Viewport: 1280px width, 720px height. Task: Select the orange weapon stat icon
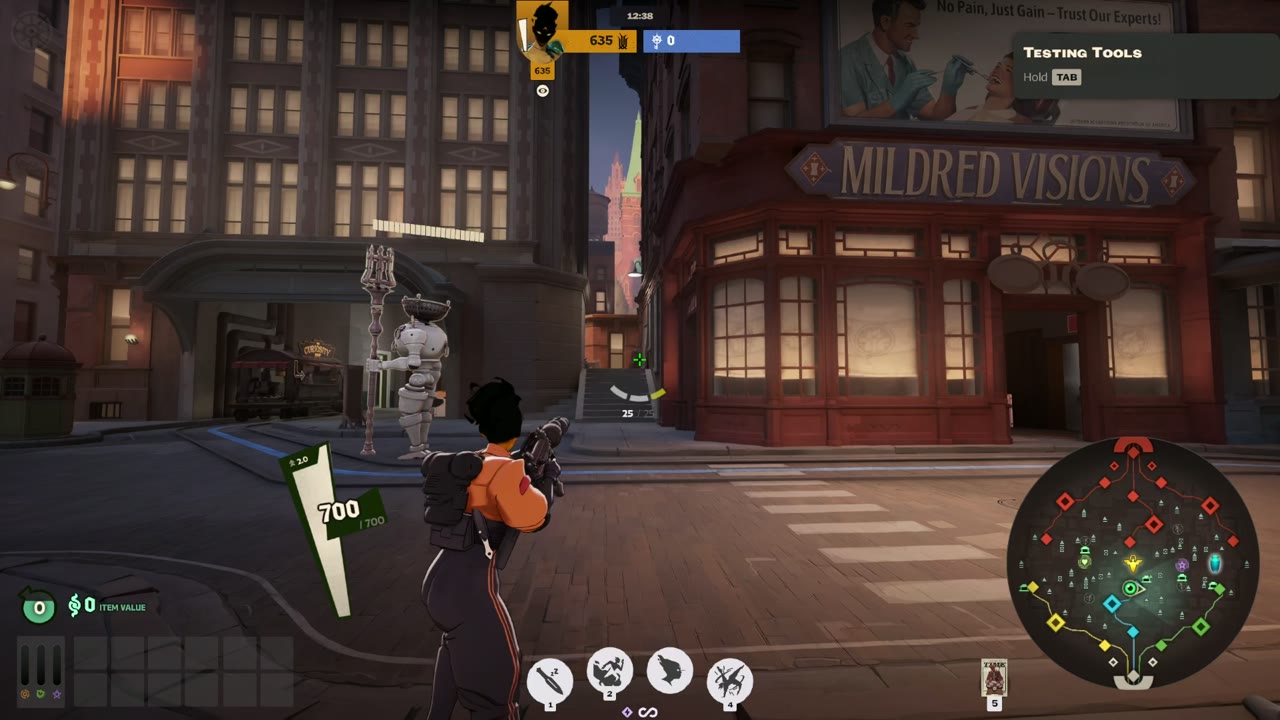25,693
